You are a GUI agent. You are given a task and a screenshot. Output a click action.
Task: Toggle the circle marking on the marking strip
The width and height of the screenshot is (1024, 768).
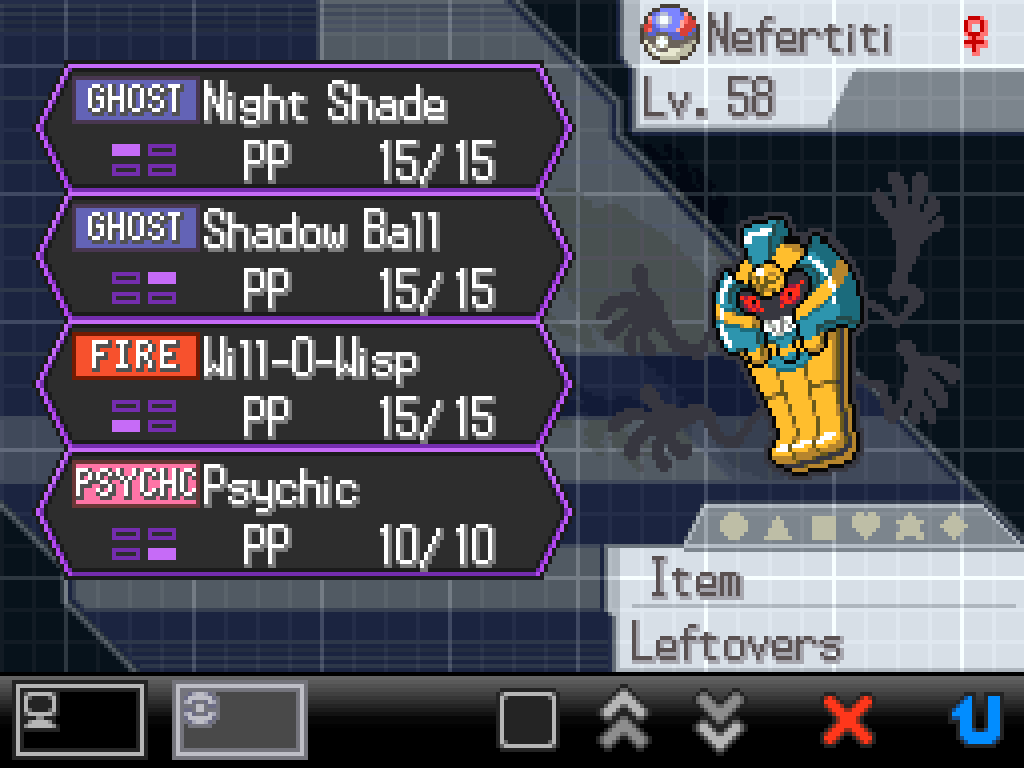tap(733, 527)
